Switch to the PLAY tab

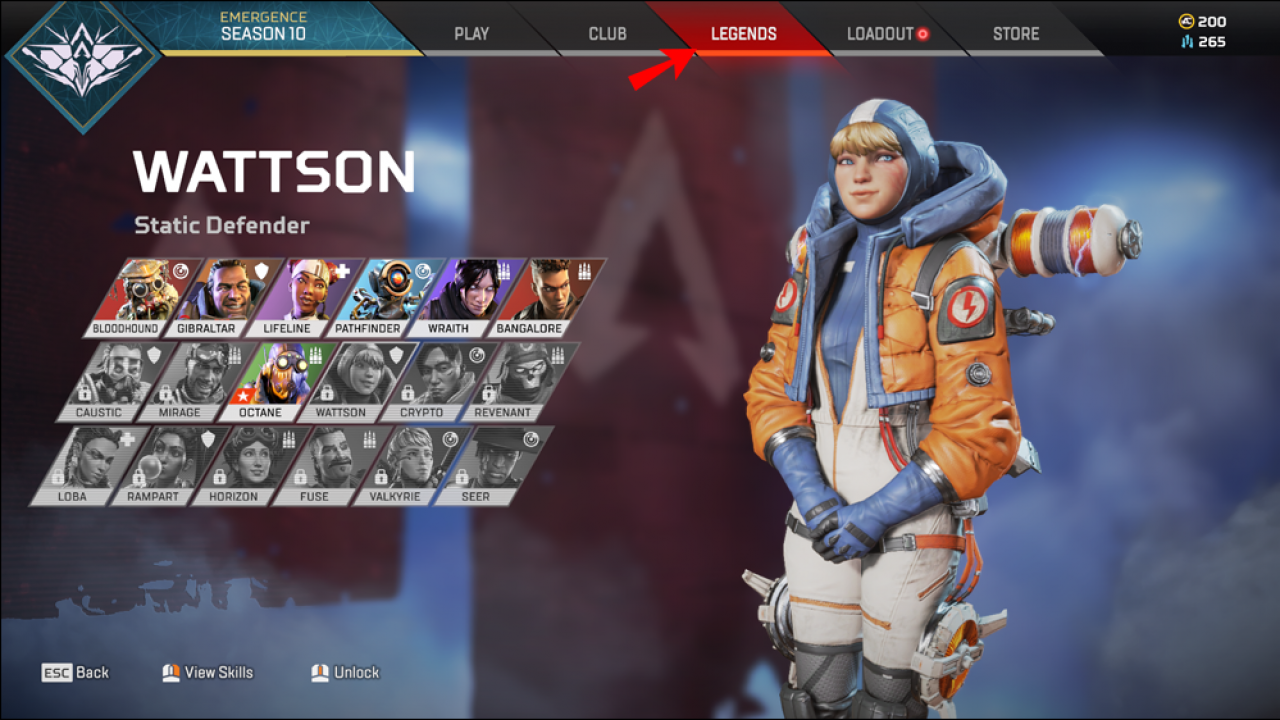coord(470,33)
